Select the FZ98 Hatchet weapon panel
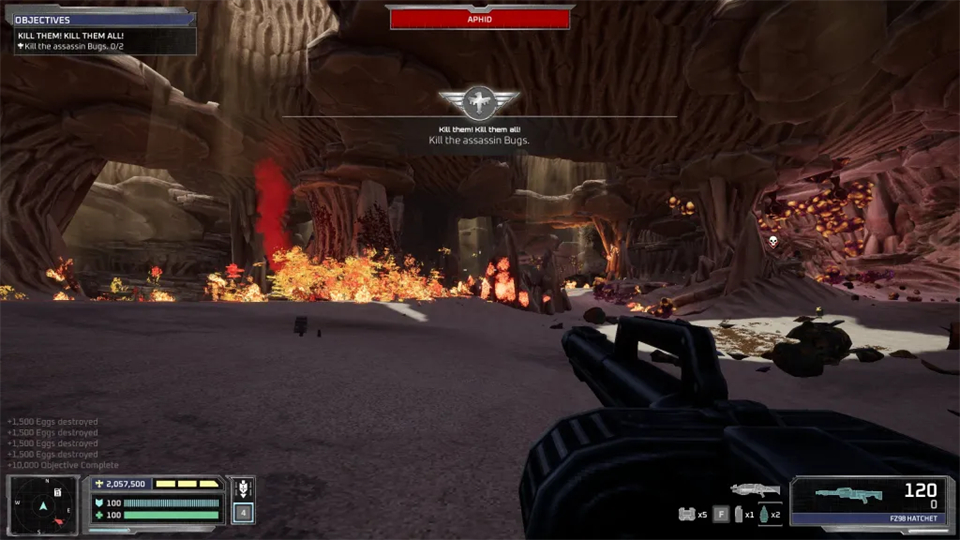Viewport: 960px width, 540px height. (x=872, y=500)
